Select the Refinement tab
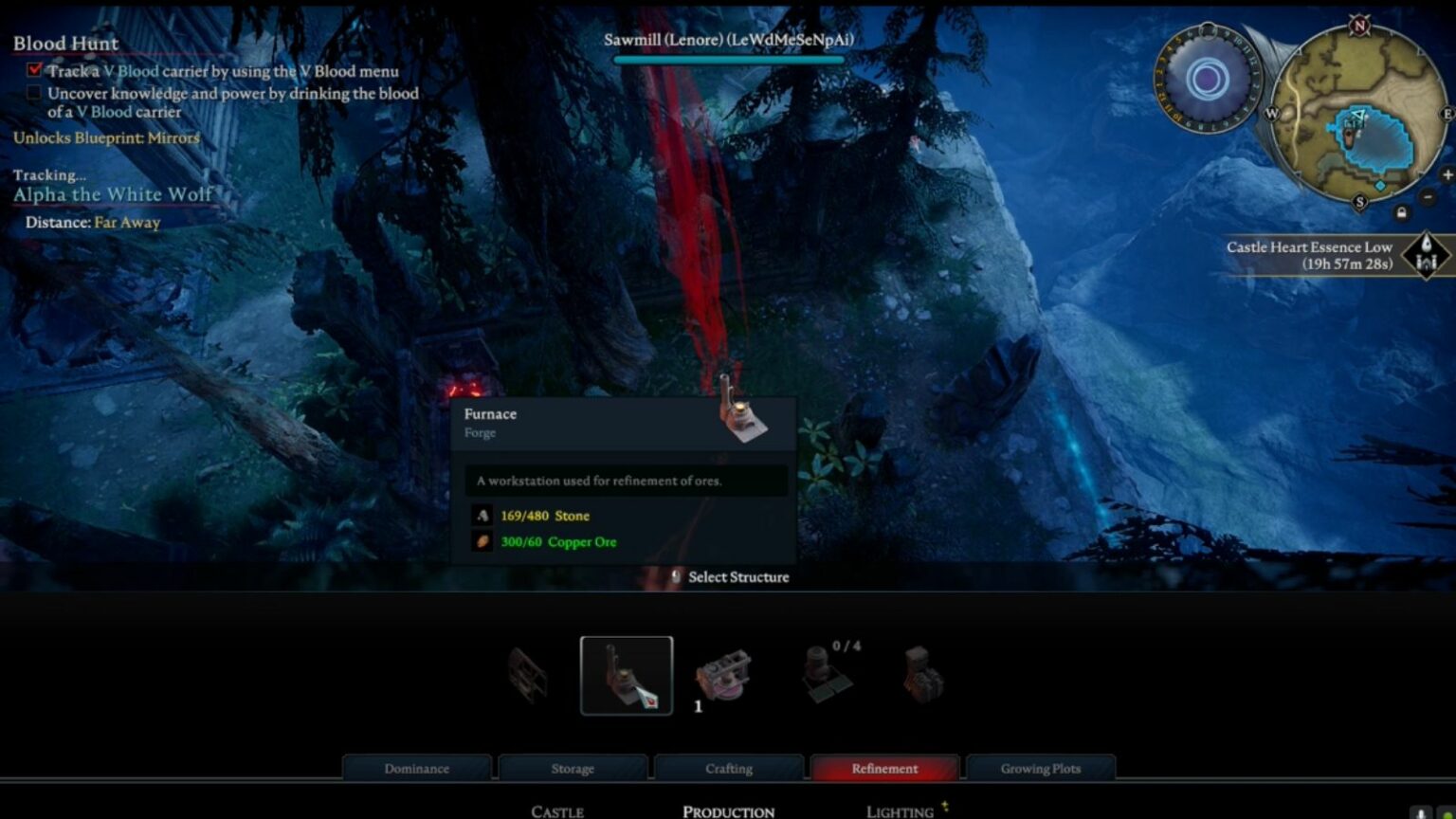 [x=884, y=768]
